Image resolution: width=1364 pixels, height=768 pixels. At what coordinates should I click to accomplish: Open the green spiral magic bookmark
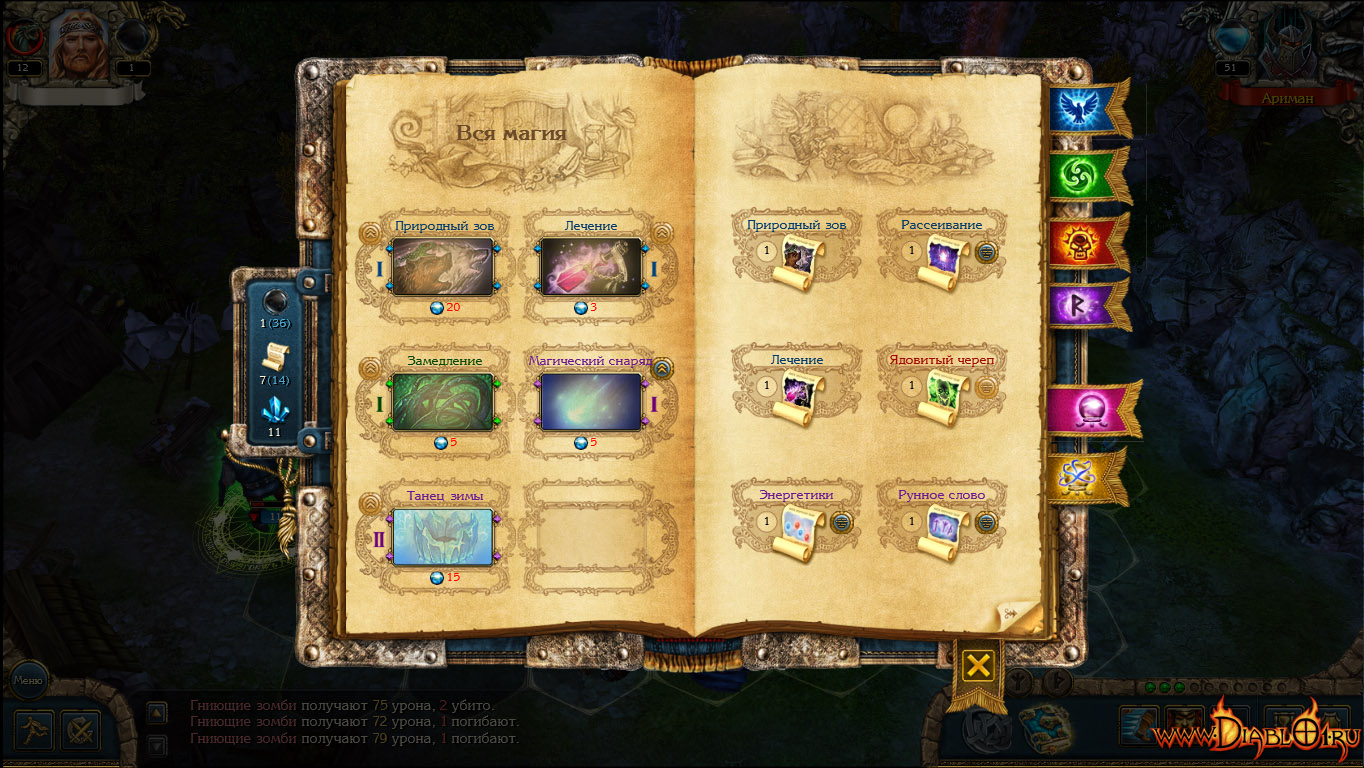point(1078,176)
